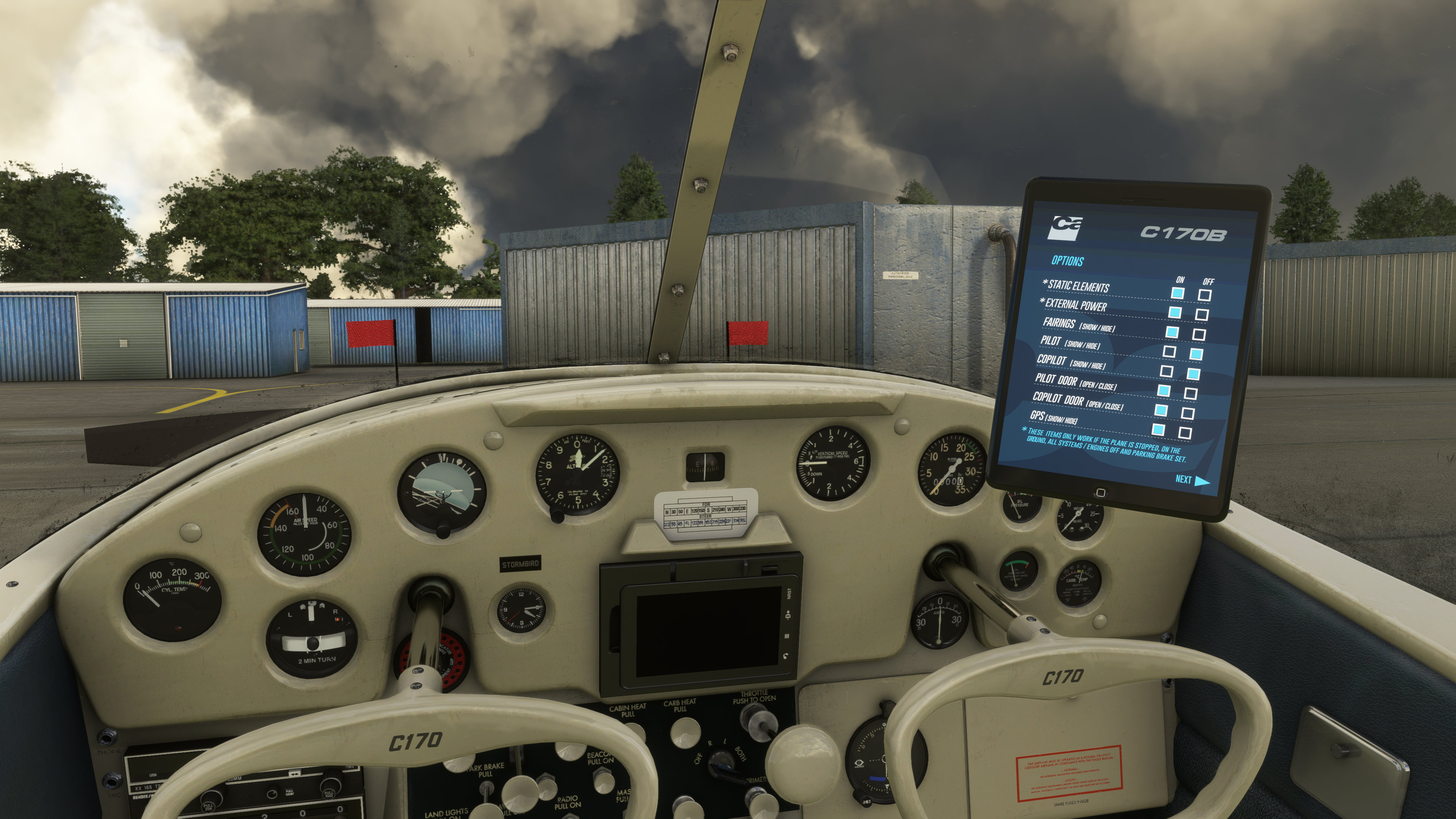Set Copilot Door to OFF
Viewport: 1456px width, 819px height.
click(x=1188, y=413)
